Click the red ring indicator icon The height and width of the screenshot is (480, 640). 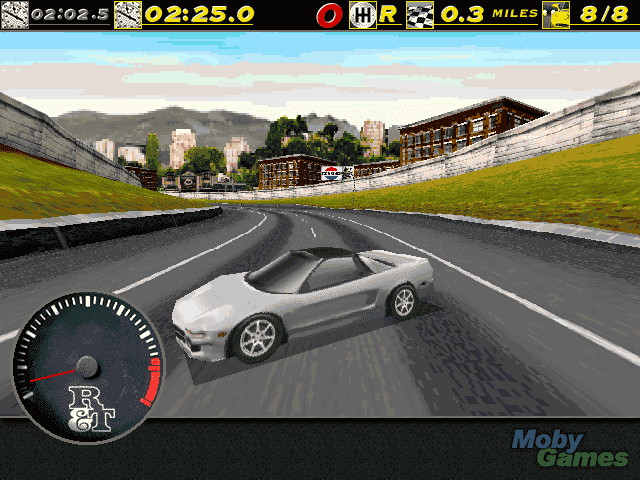(x=329, y=15)
